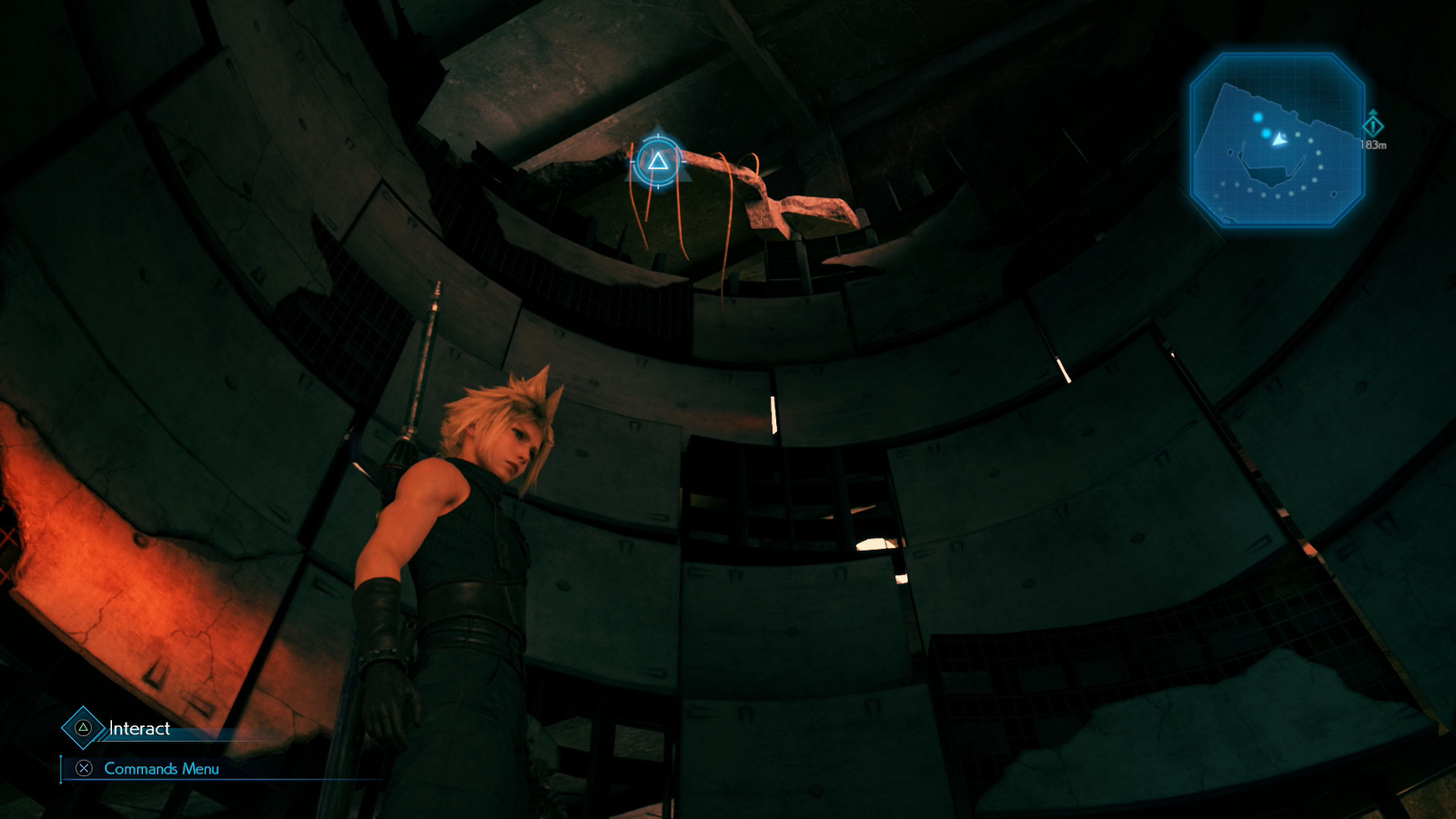Click the 183m distance indicator
Screen dimensions: 1456x819
1373,145
